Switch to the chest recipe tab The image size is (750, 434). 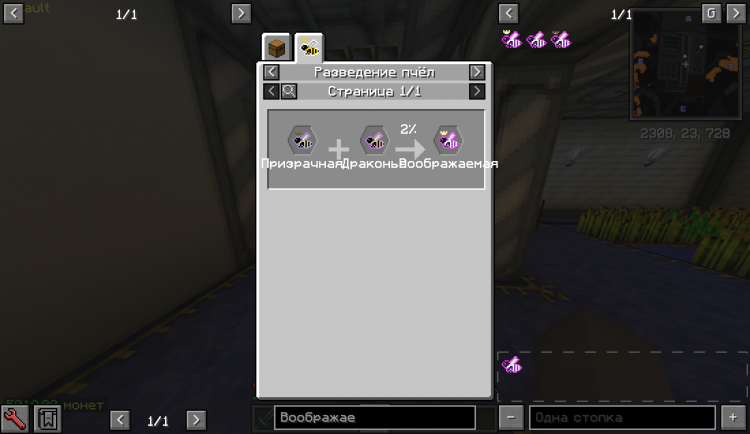pos(277,47)
